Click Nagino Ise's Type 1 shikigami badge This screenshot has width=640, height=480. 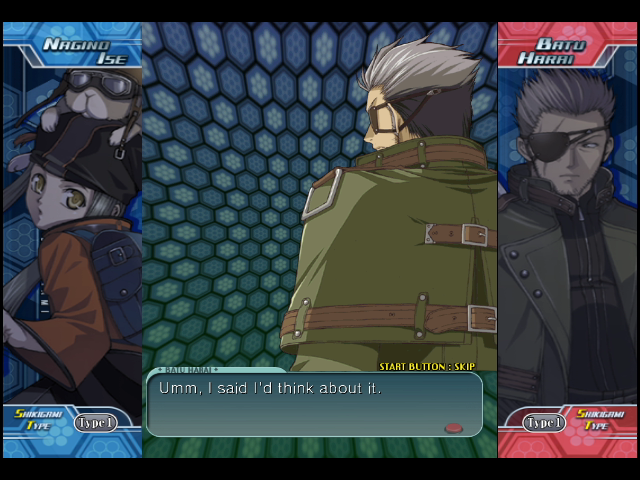tap(95, 423)
